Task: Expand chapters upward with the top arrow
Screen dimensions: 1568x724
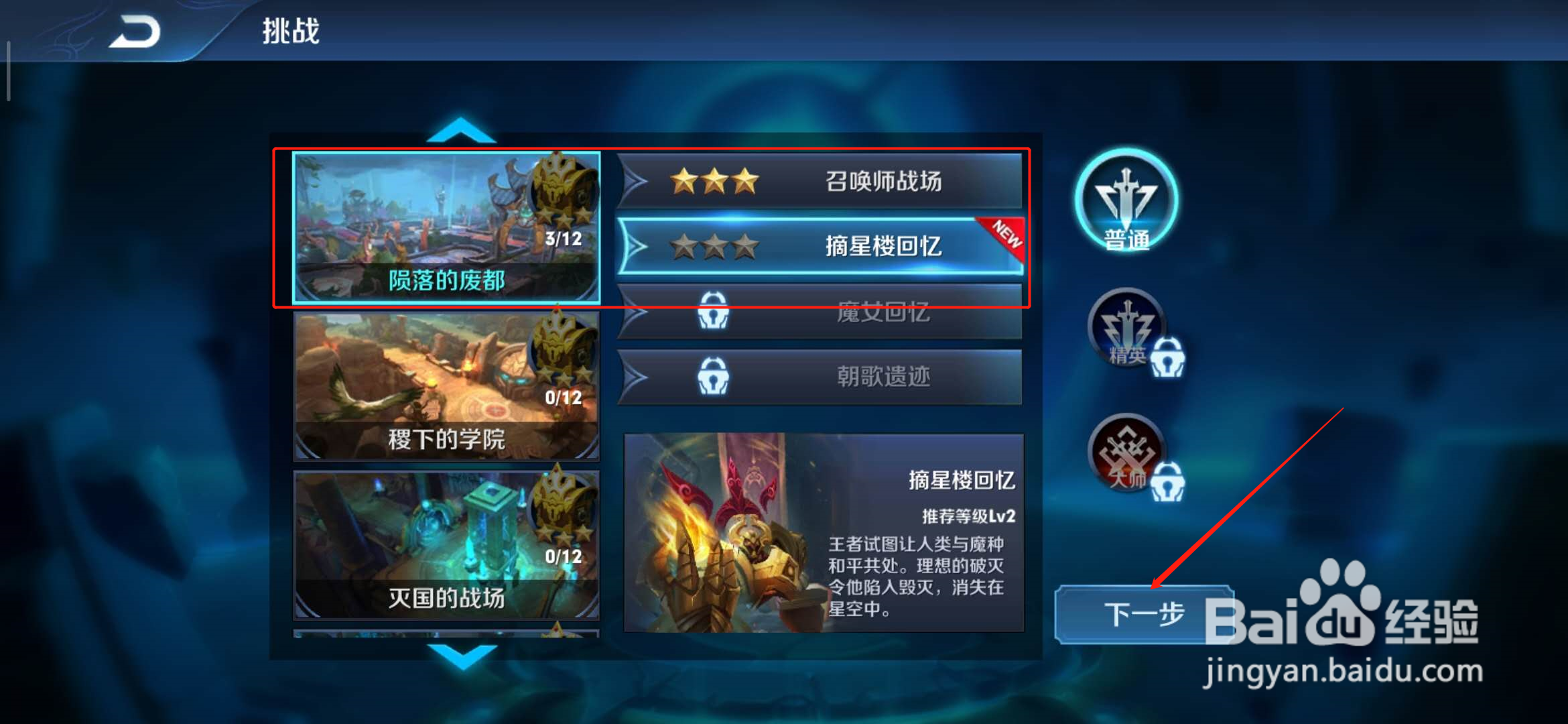Action: [x=462, y=131]
